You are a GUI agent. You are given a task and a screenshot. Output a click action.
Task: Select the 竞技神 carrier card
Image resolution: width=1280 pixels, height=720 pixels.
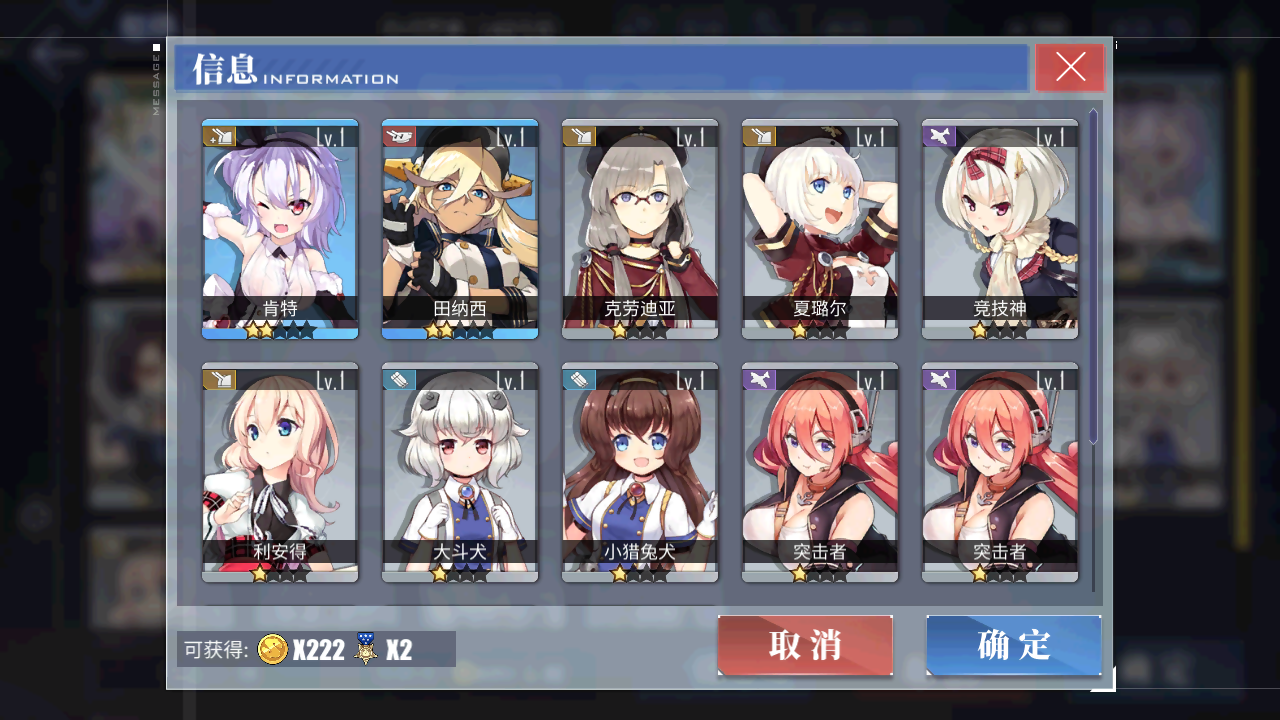1000,229
